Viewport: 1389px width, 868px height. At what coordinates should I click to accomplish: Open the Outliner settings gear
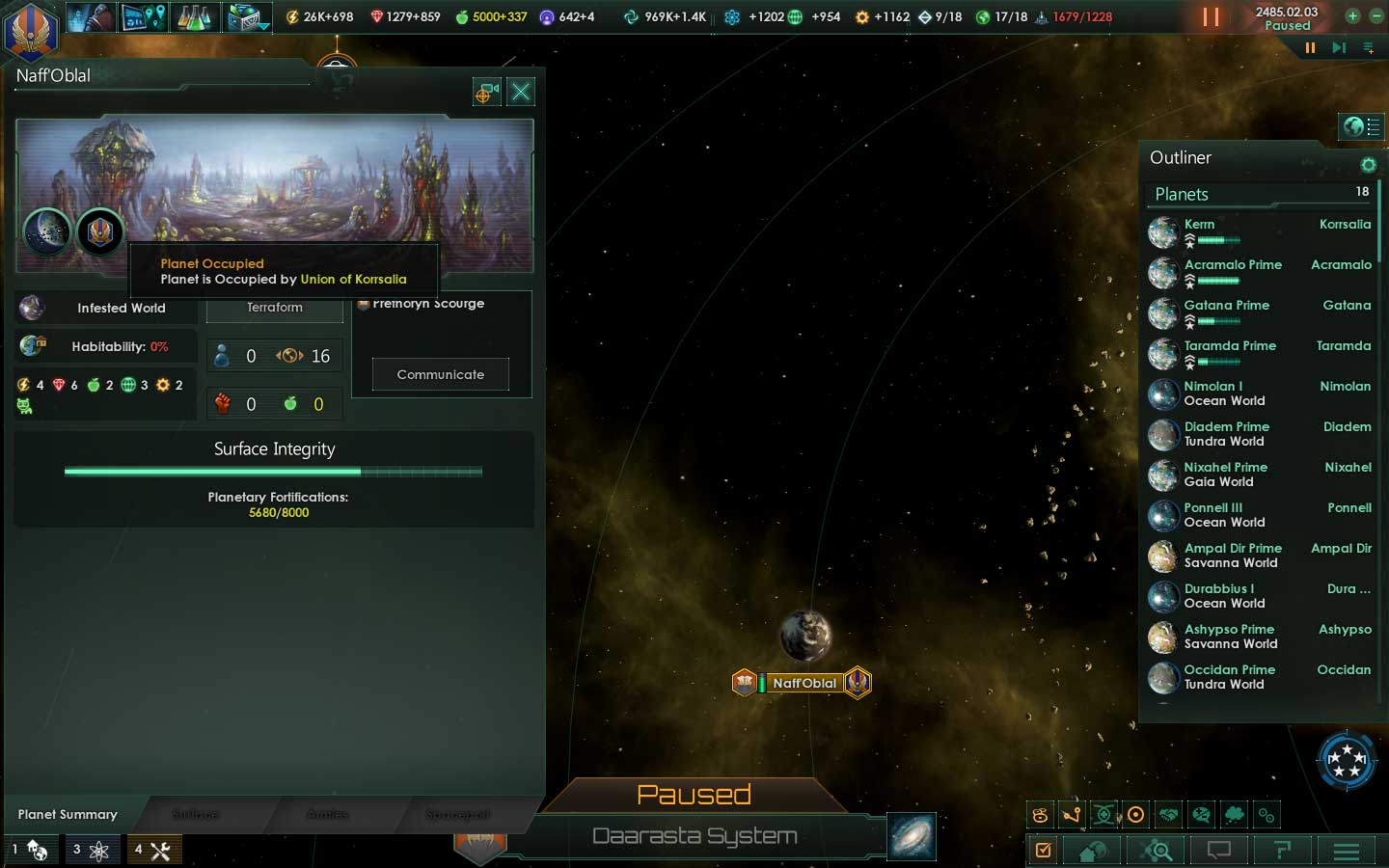click(x=1369, y=165)
